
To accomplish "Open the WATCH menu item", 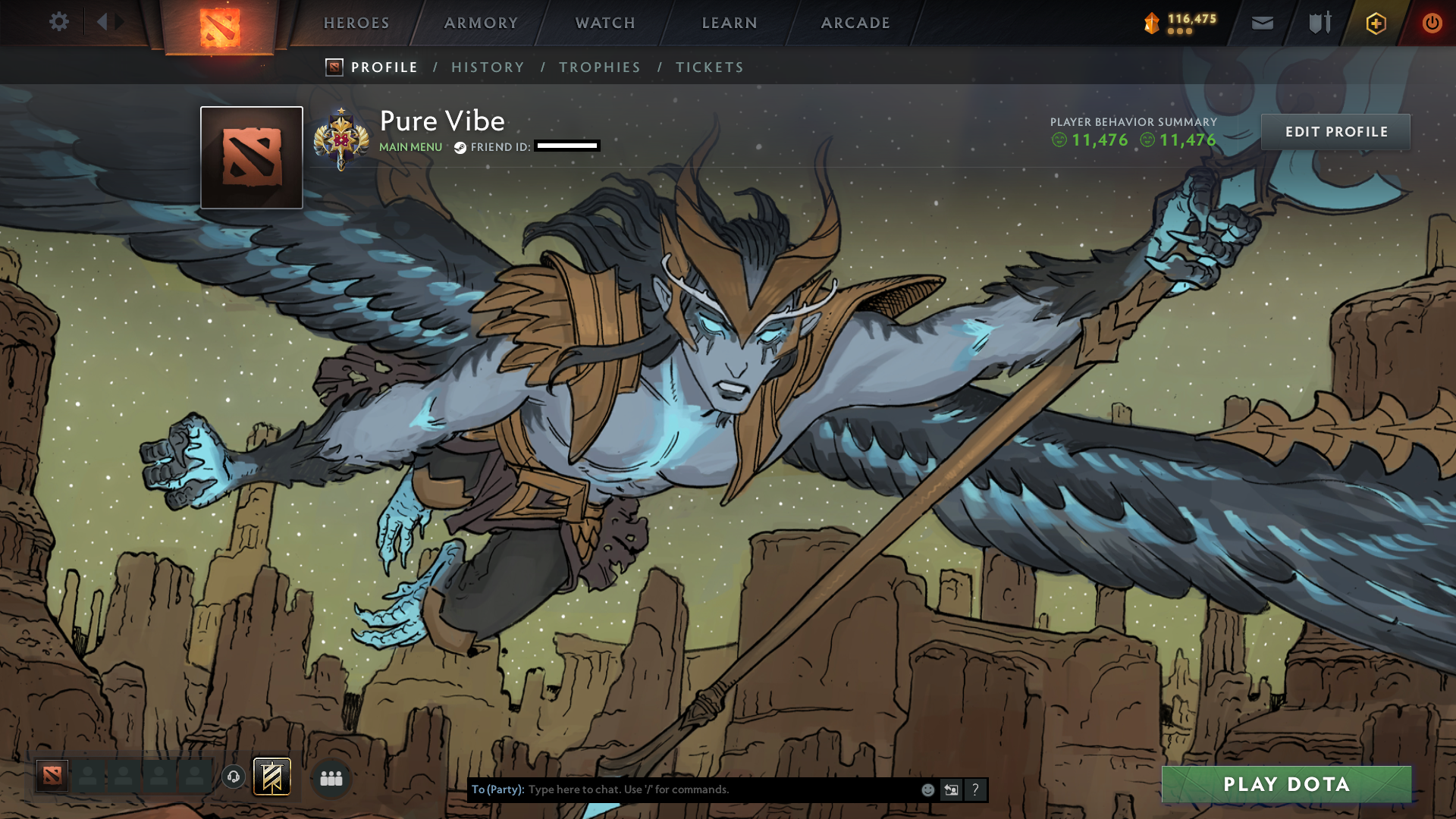I will click(604, 23).
